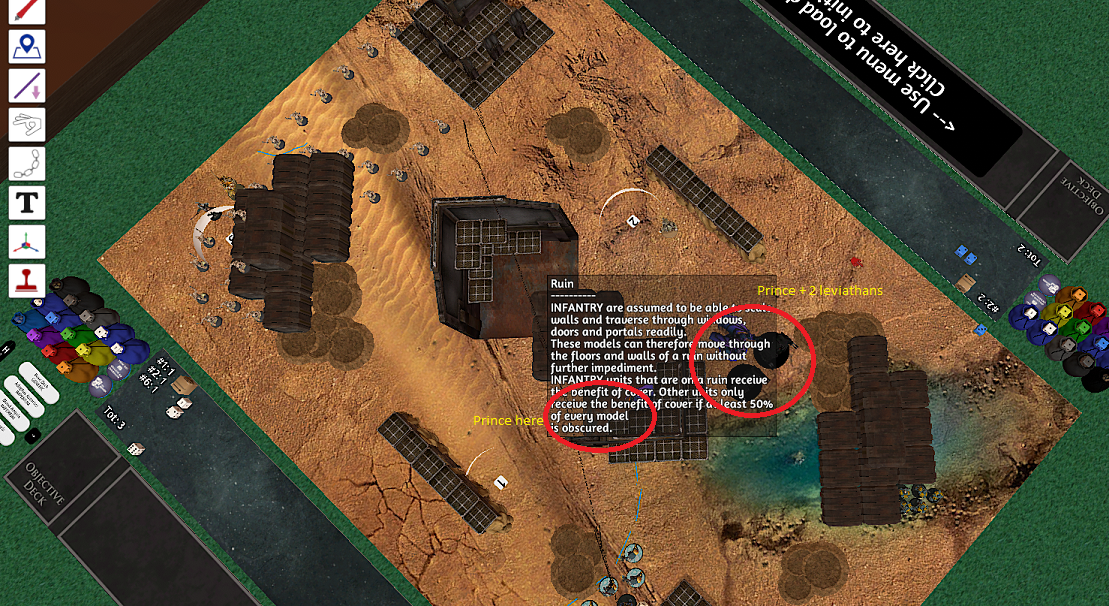Activate the three-axis gizmo tool

[x=28, y=242]
